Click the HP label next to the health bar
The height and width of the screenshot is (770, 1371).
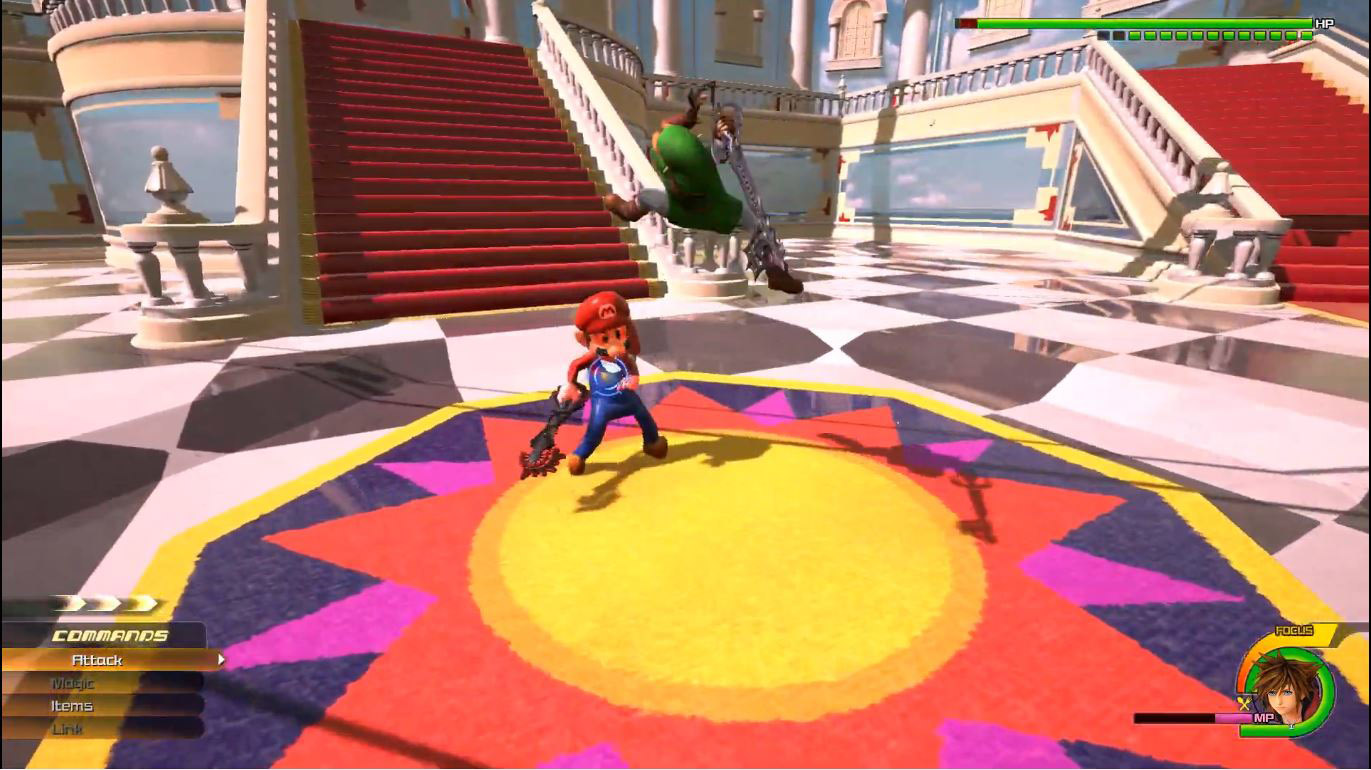1323,22
